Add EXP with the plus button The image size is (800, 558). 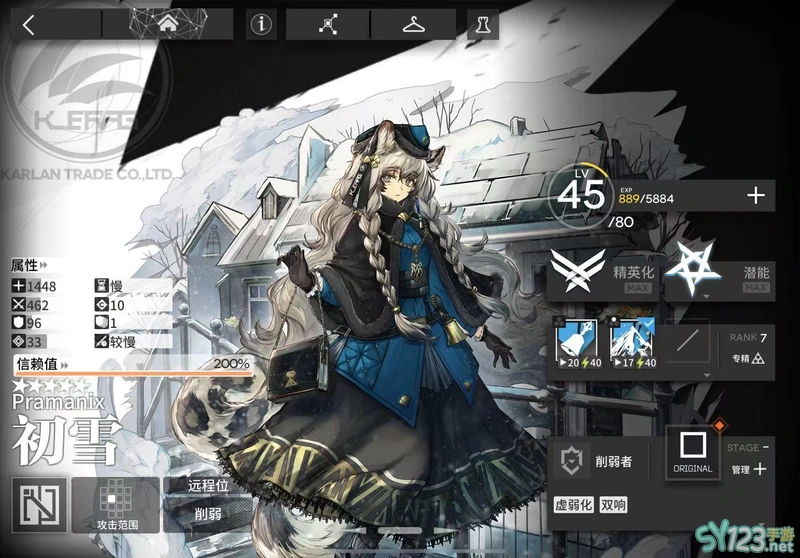click(x=755, y=196)
